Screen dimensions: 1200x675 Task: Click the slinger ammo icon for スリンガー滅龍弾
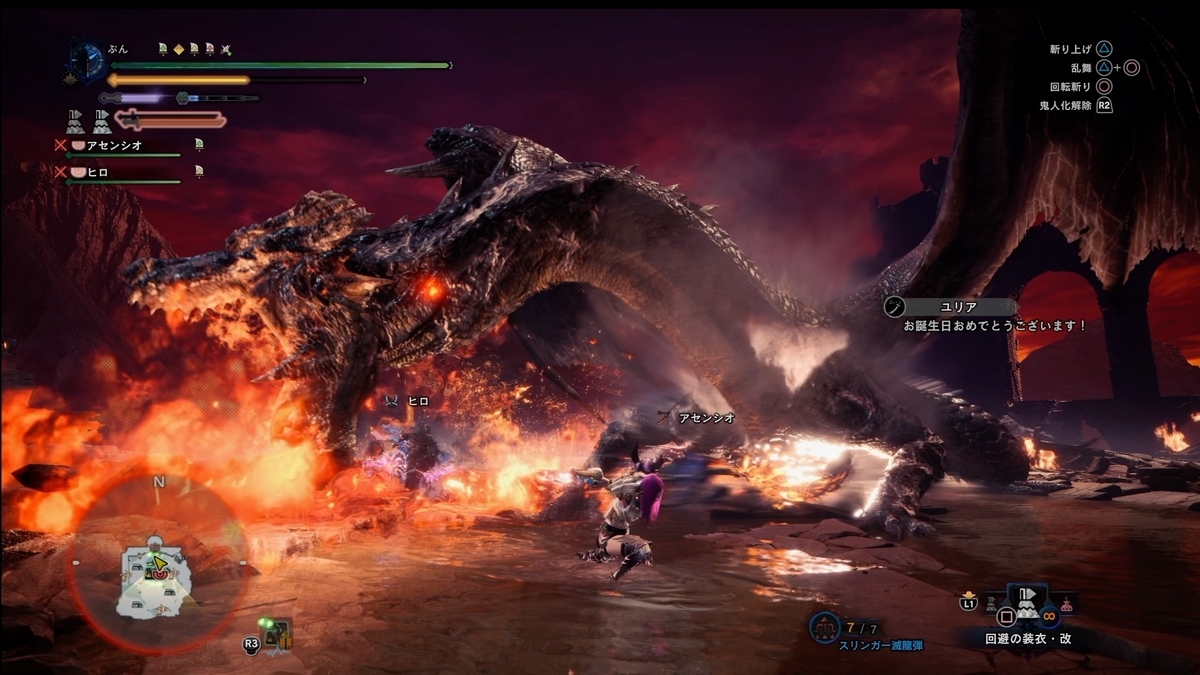tap(824, 627)
